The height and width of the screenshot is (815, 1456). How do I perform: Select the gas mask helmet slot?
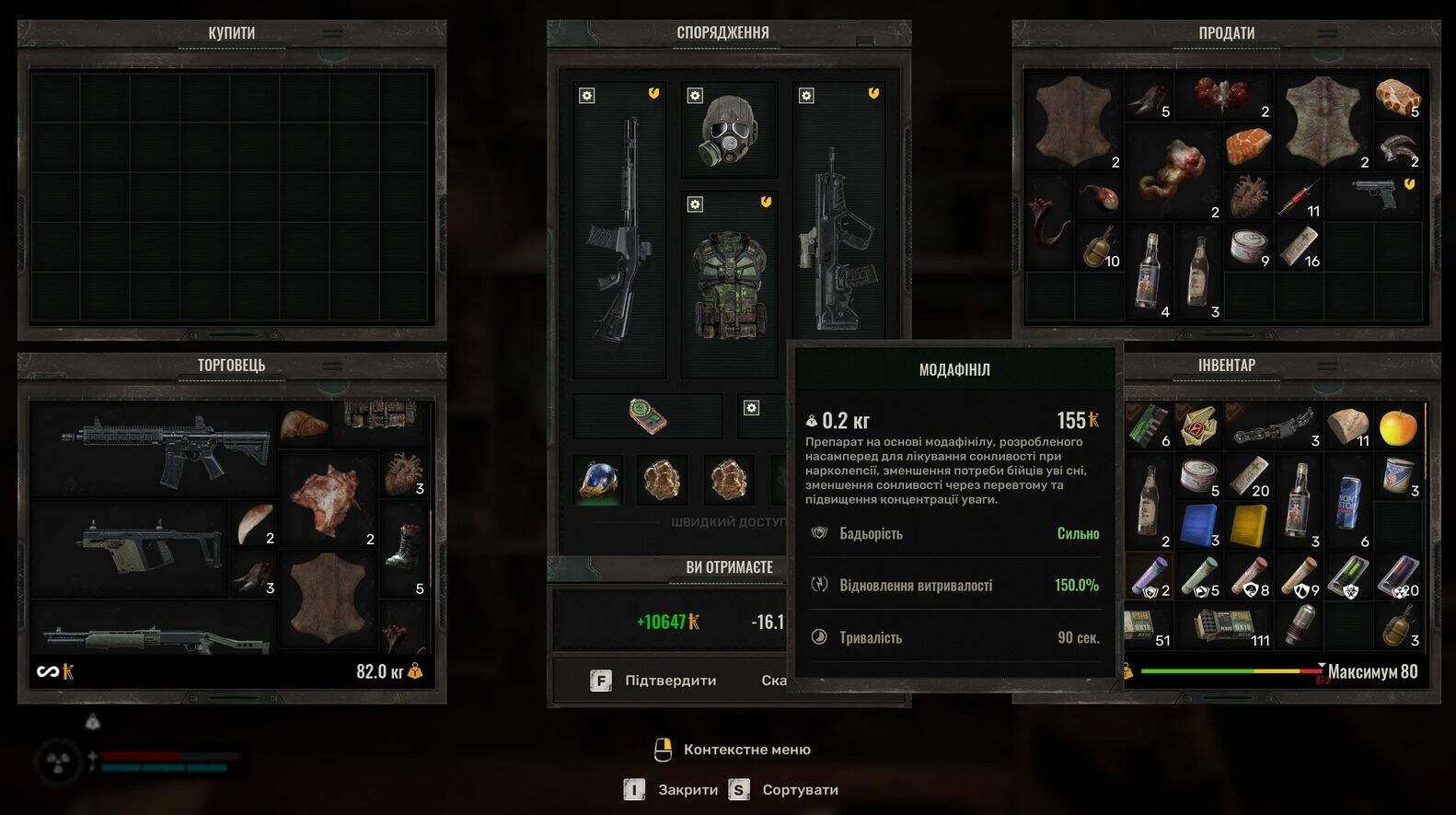[x=729, y=131]
